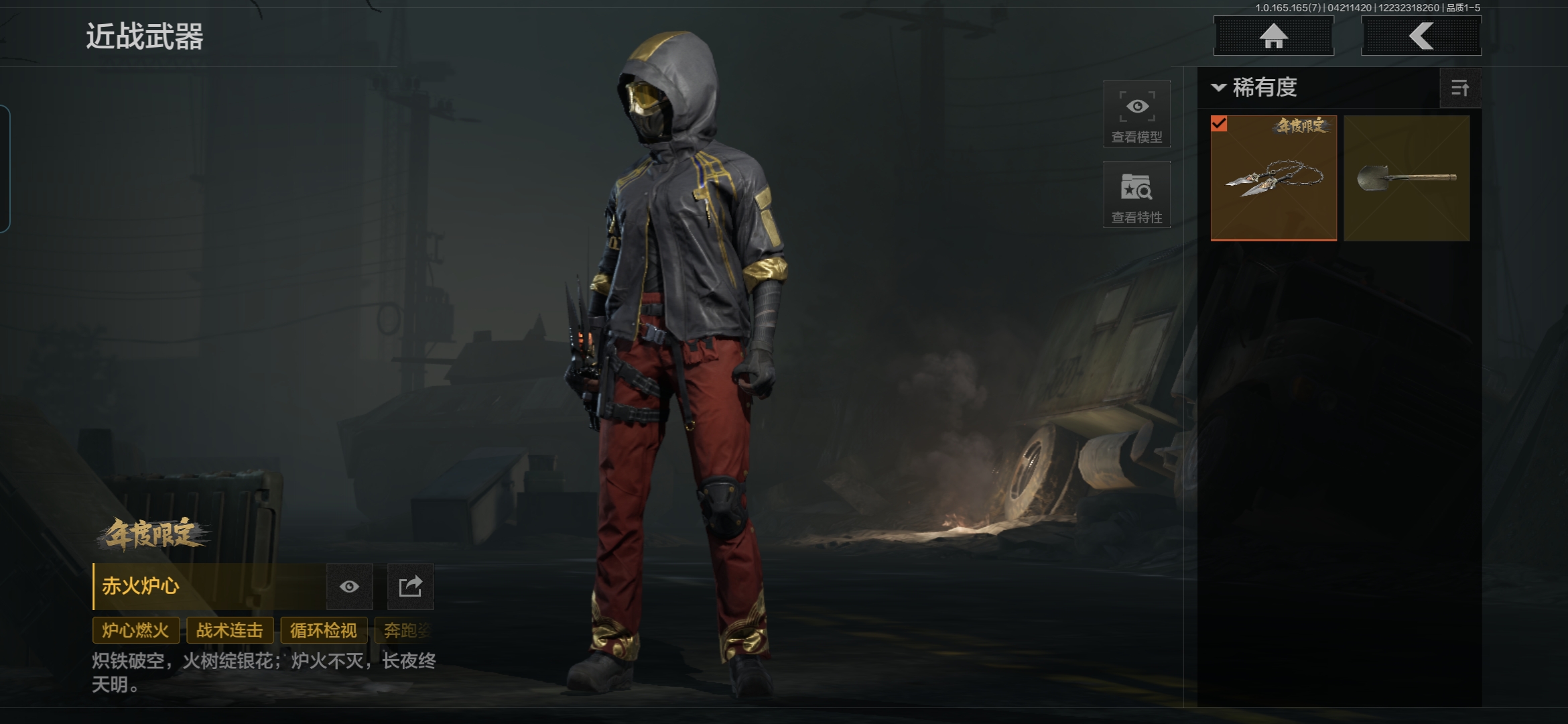Select the 循环检视 trait tag
The width and height of the screenshot is (1568, 724).
(x=324, y=630)
